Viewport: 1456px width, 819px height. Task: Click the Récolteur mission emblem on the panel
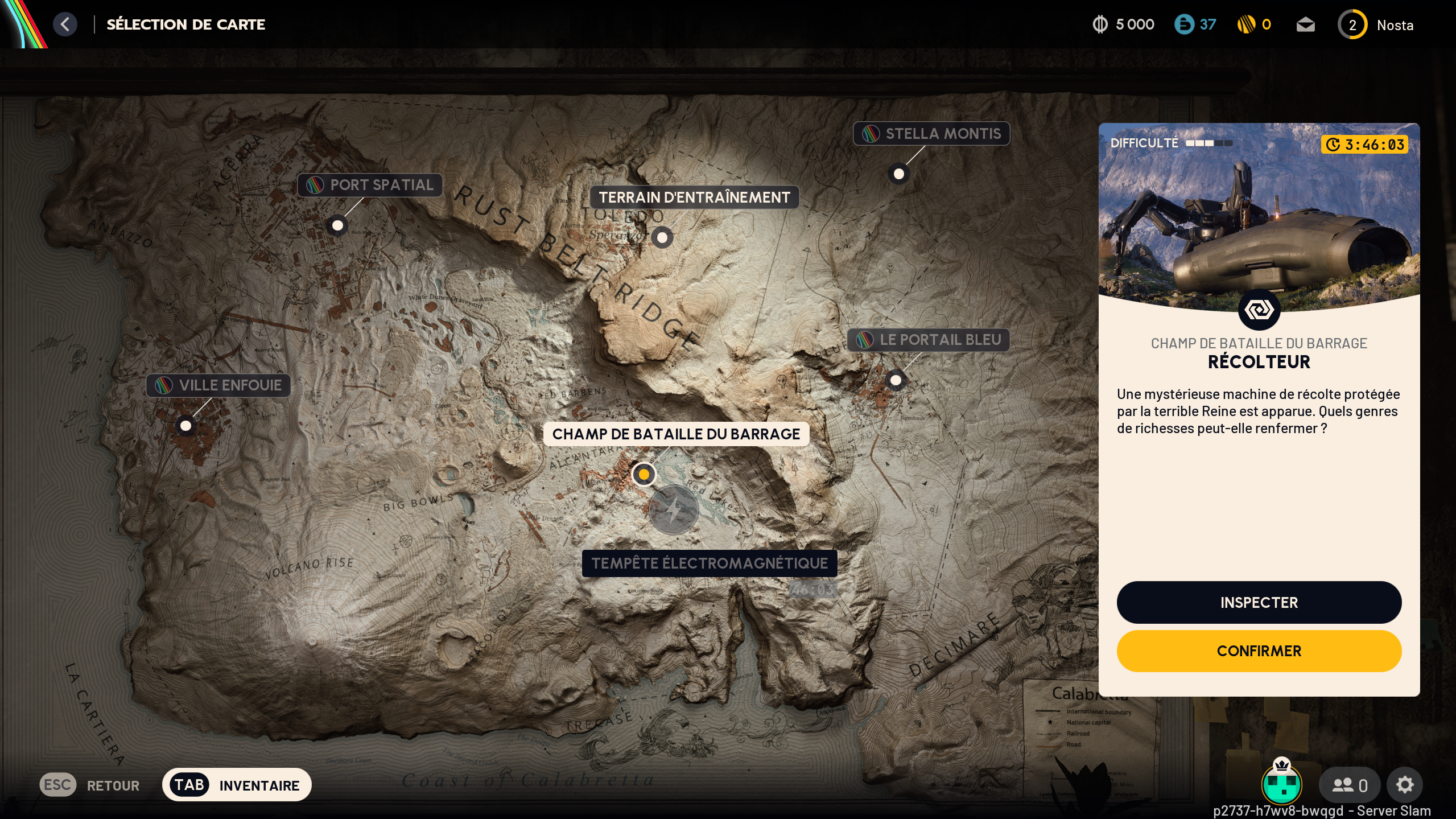[x=1259, y=310]
